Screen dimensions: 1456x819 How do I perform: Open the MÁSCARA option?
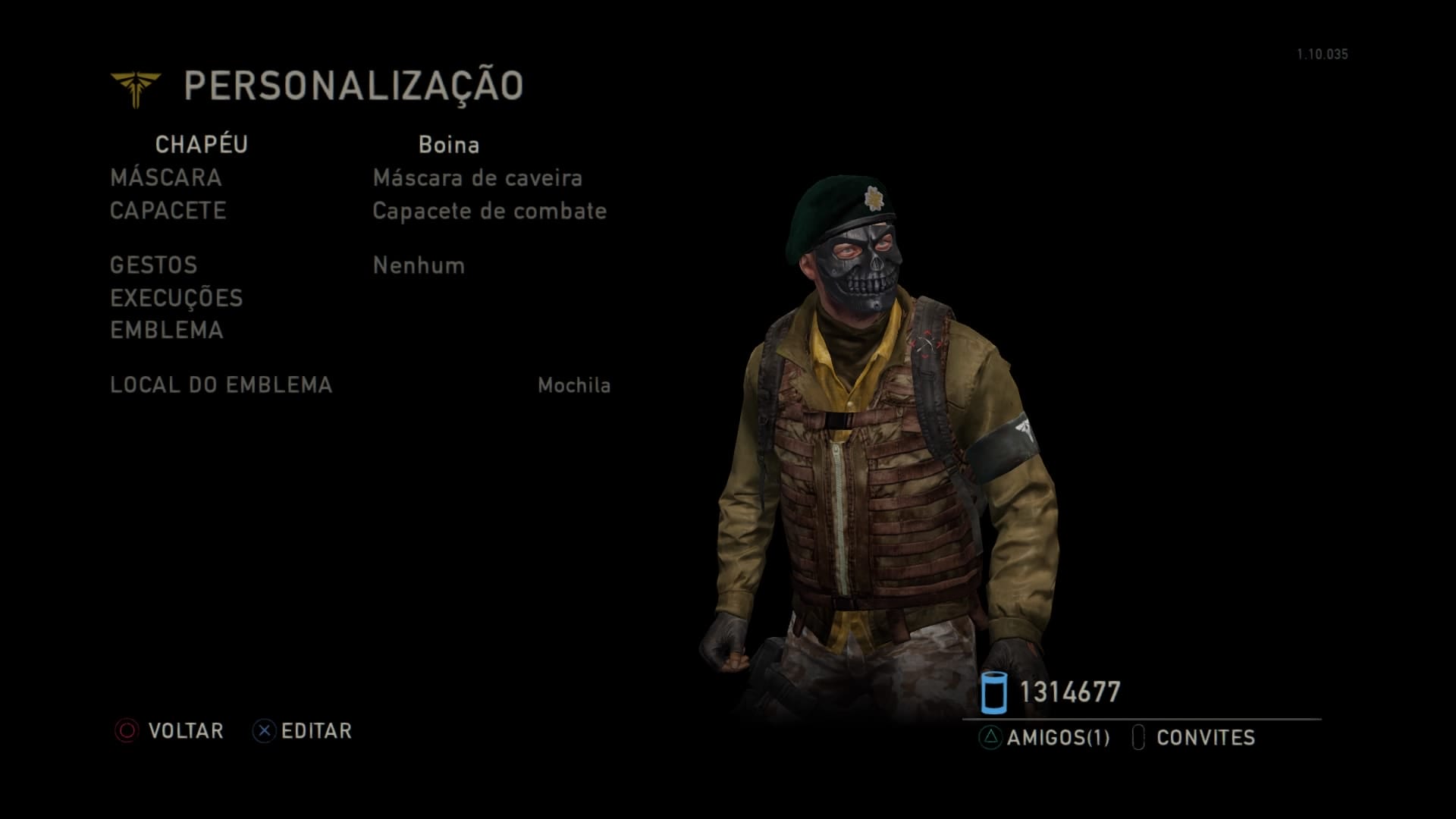[x=166, y=178]
